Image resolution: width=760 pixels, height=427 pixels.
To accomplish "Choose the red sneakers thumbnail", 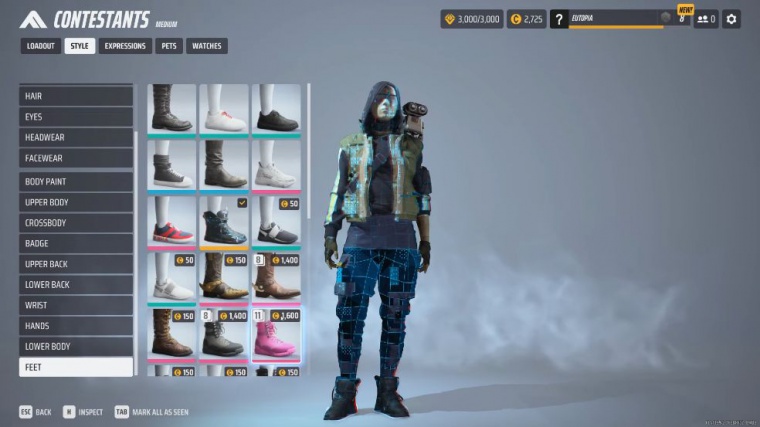I will pyautogui.click(x=172, y=222).
